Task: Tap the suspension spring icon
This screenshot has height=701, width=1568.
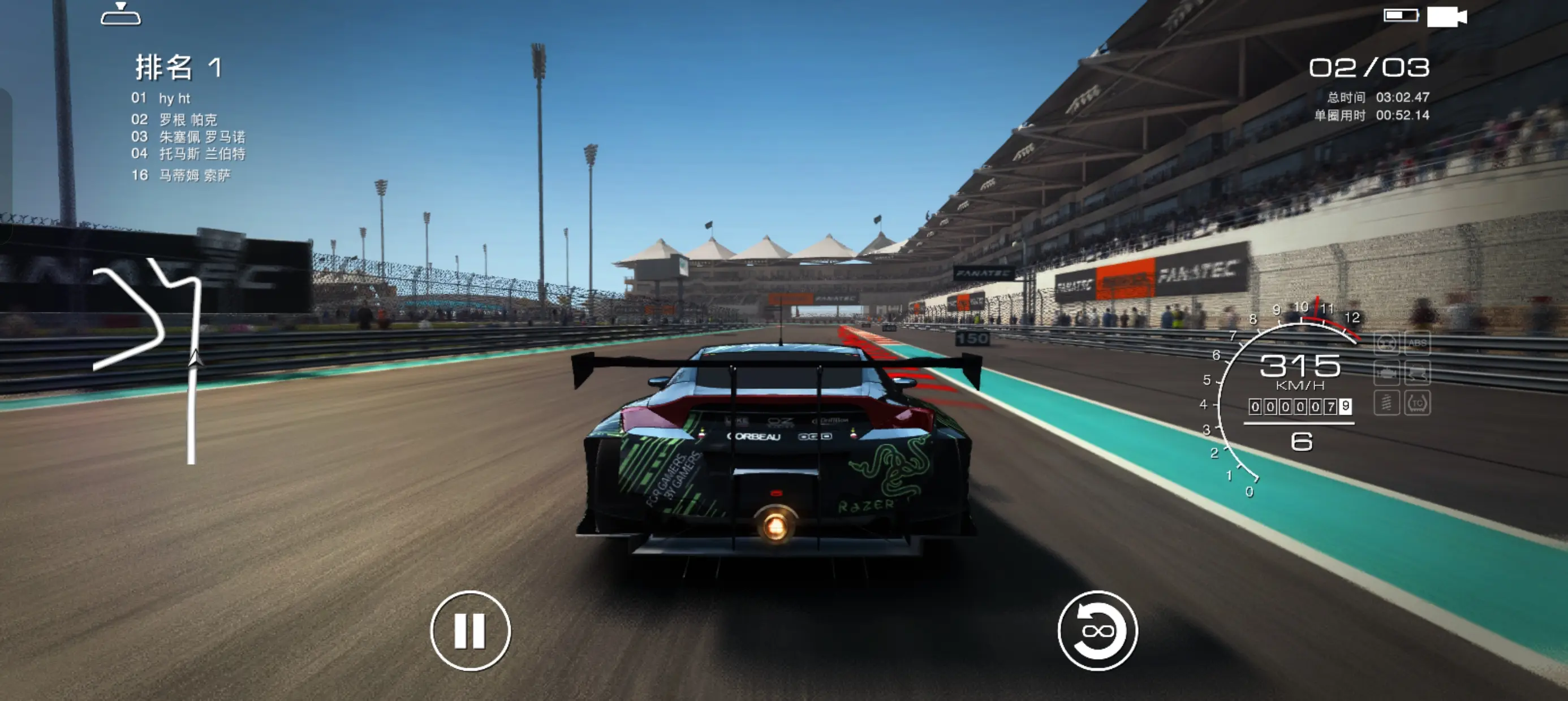Action: click(x=1386, y=403)
